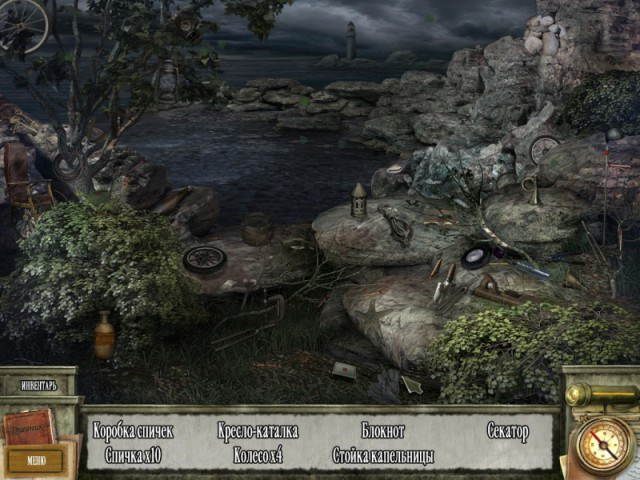Image resolution: width=640 pixels, height=480 pixels.
Task: Open the Меню button
Action: click(x=36, y=460)
